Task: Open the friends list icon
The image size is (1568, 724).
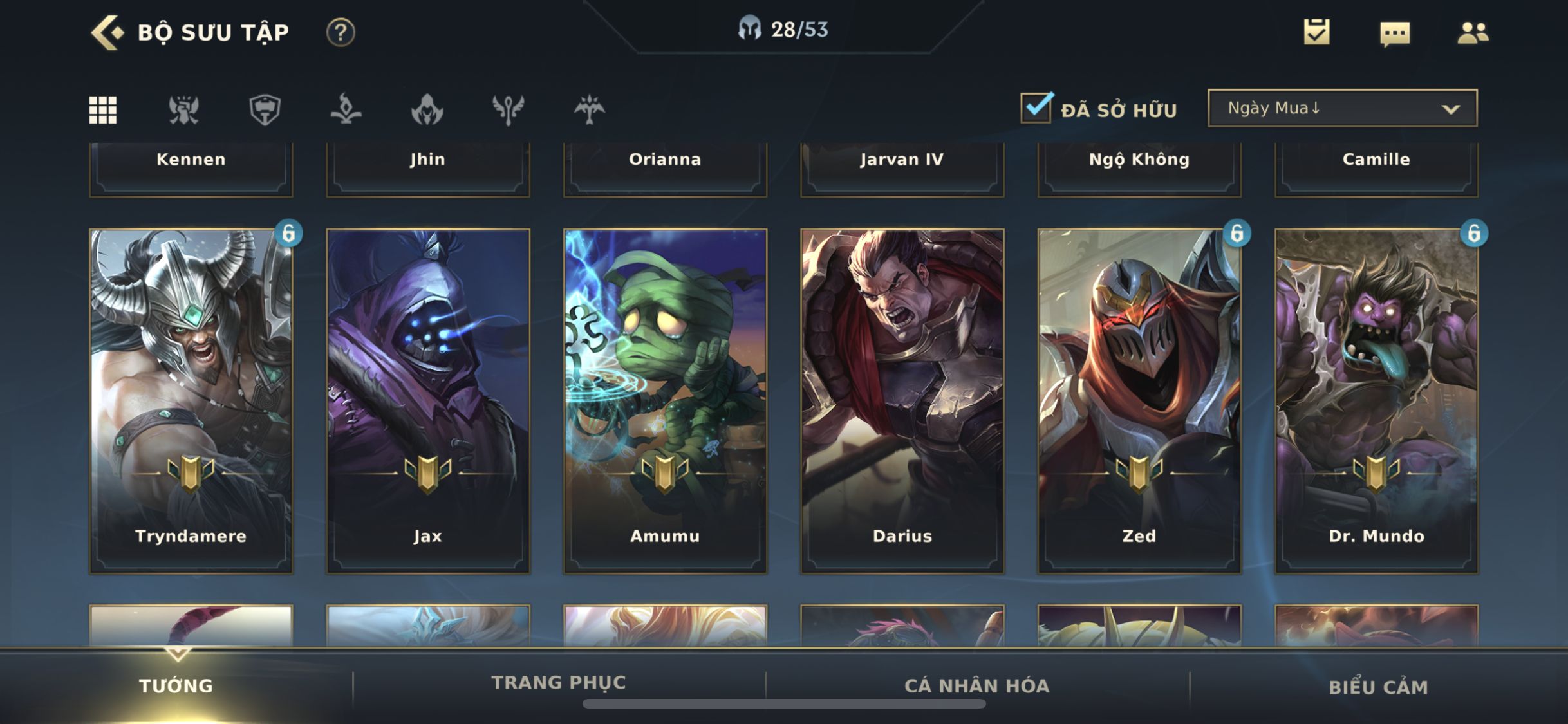Action: click(x=1472, y=32)
